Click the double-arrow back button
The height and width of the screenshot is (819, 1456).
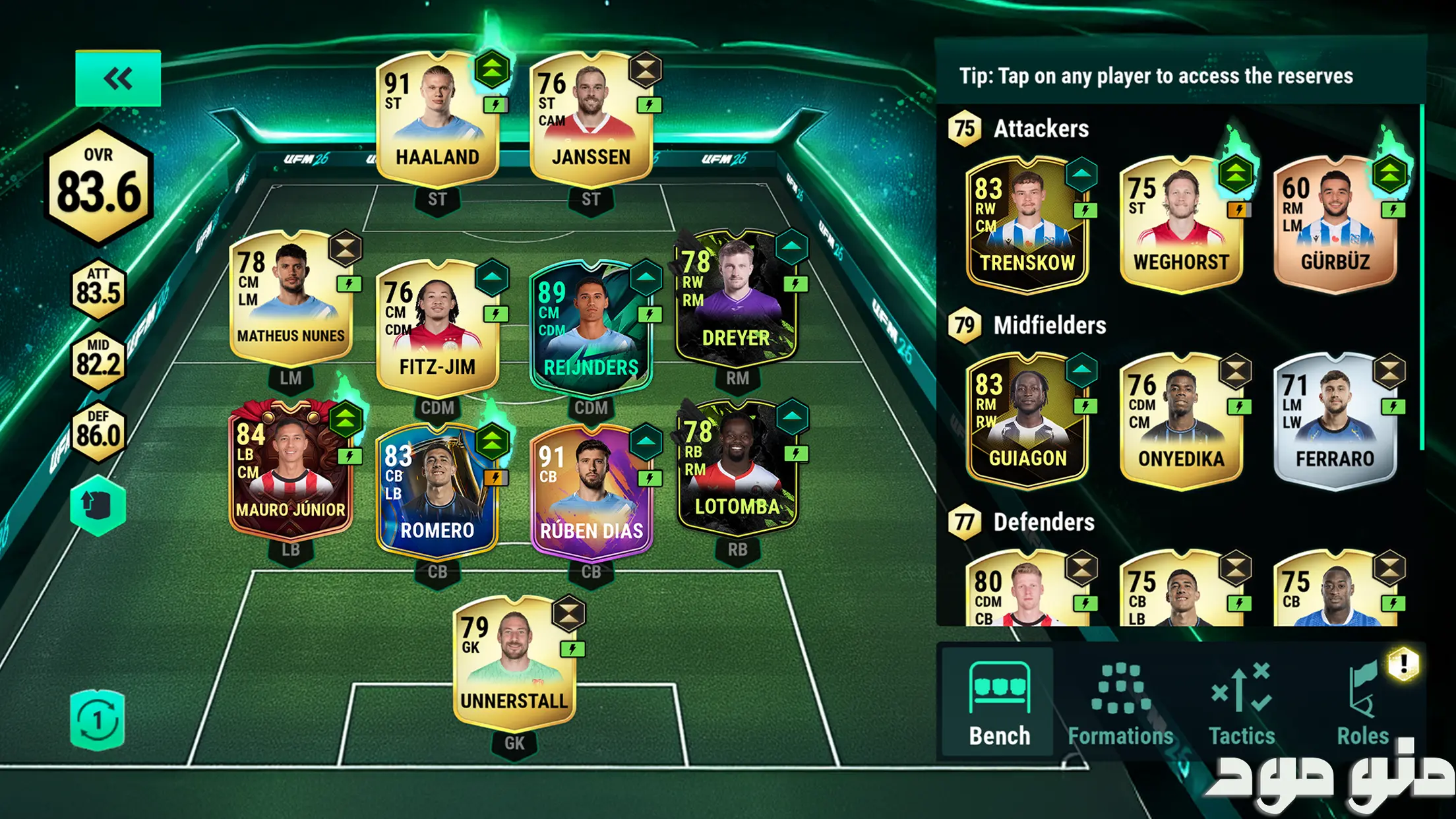pyautogui.click(x=118, y=78)
